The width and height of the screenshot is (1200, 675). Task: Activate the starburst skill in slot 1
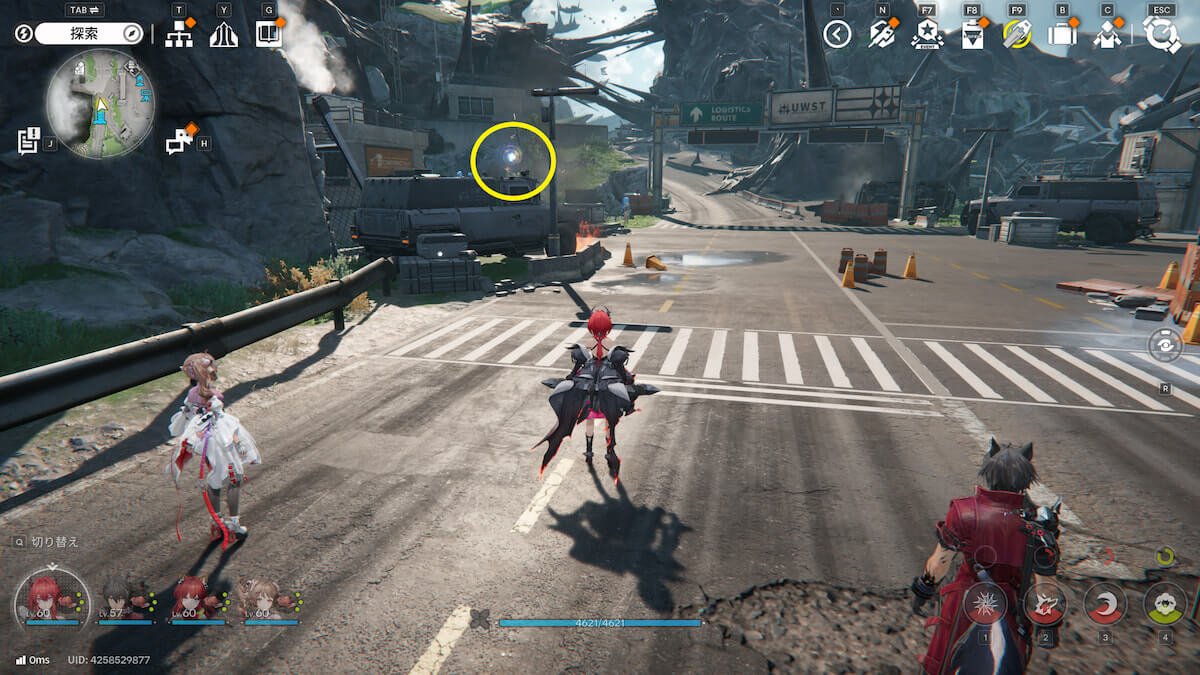pos(985,603)
